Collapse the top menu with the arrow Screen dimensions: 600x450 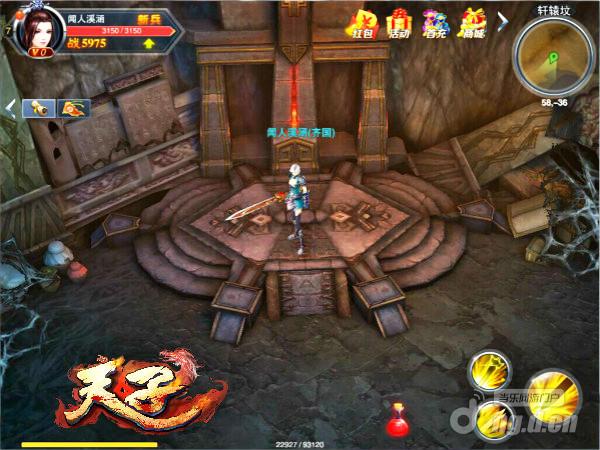pyautogui.click(x=502, y=19)
